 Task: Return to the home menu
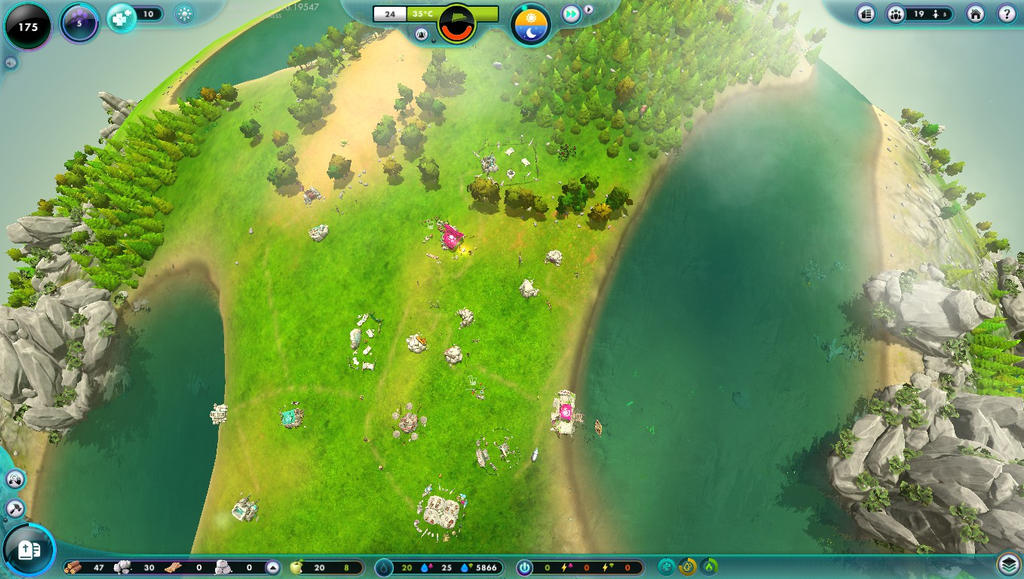(x=977, y=14)
